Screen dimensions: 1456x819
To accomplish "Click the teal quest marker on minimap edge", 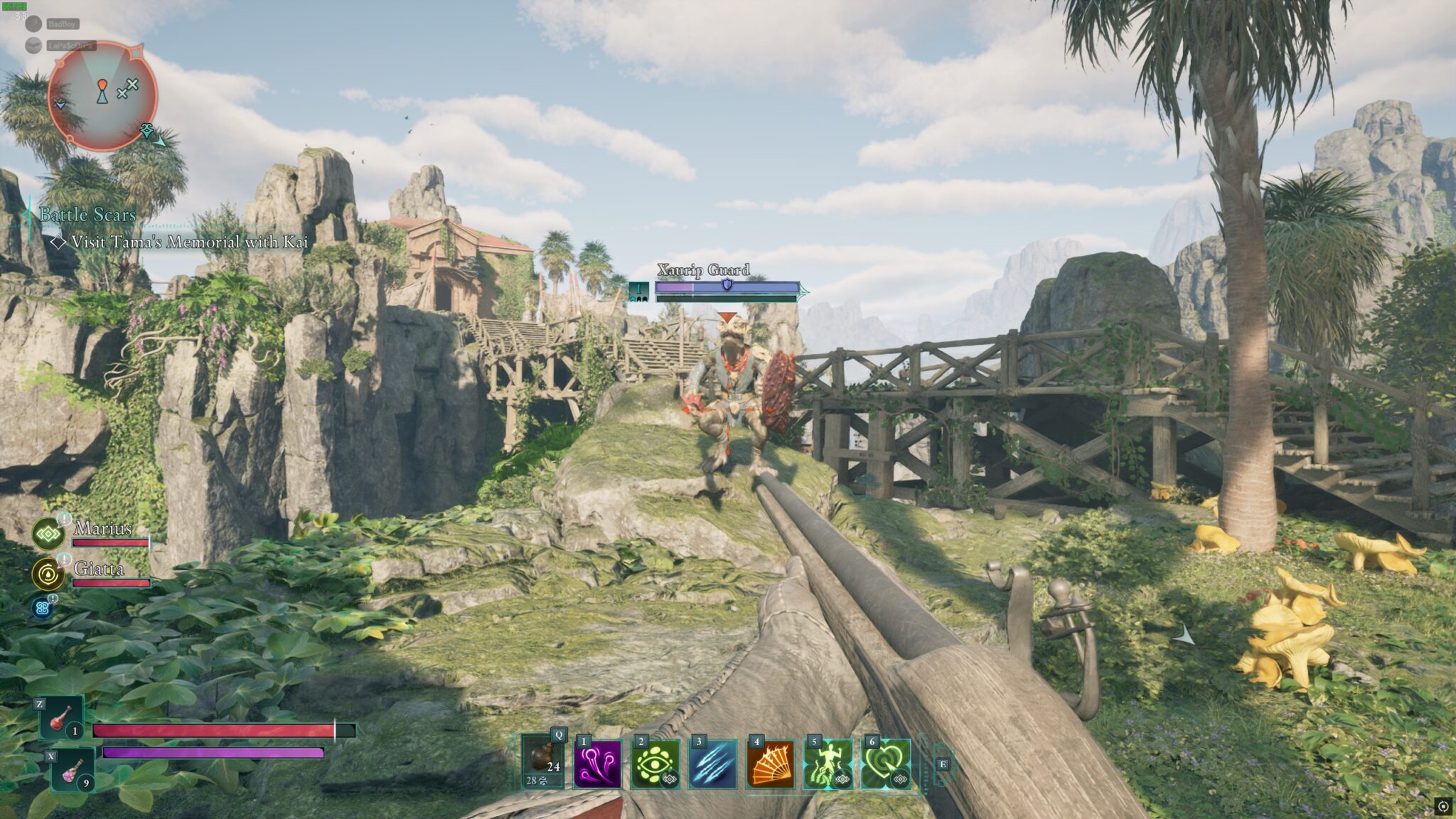I will click(x=148, y=130).
